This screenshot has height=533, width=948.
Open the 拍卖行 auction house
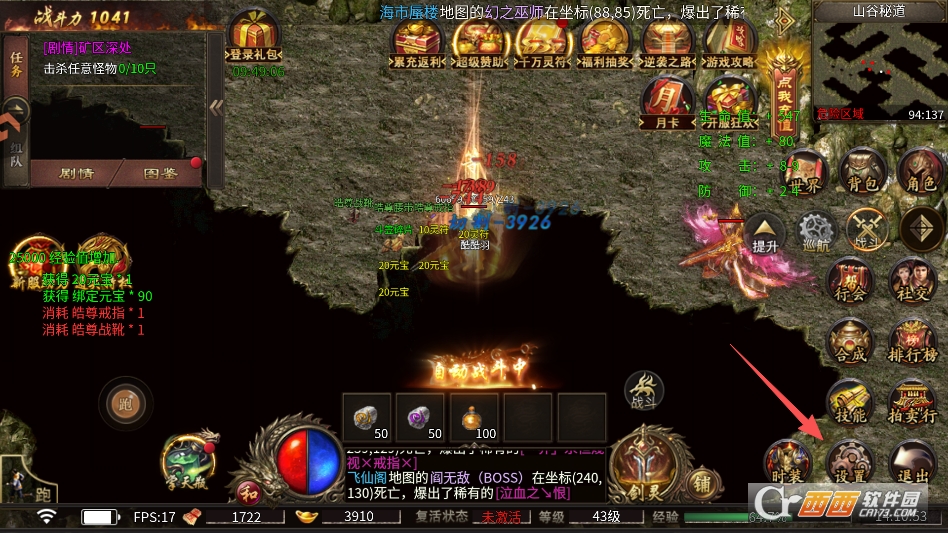coord(912,402)
